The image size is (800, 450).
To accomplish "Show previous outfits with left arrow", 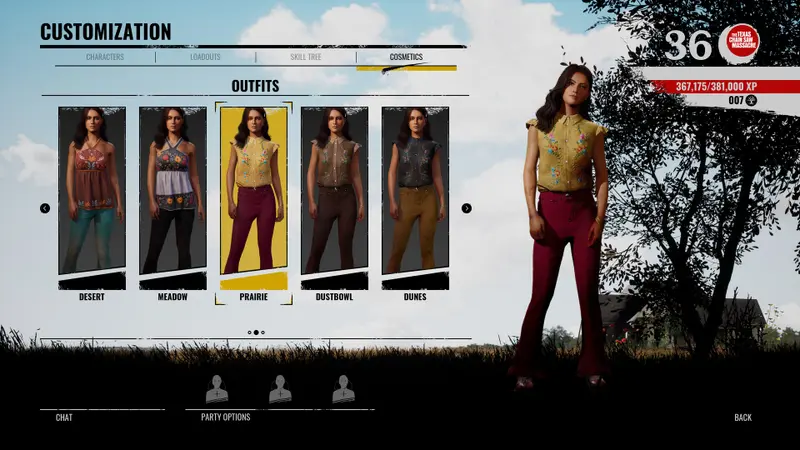I will click(45, 208).
